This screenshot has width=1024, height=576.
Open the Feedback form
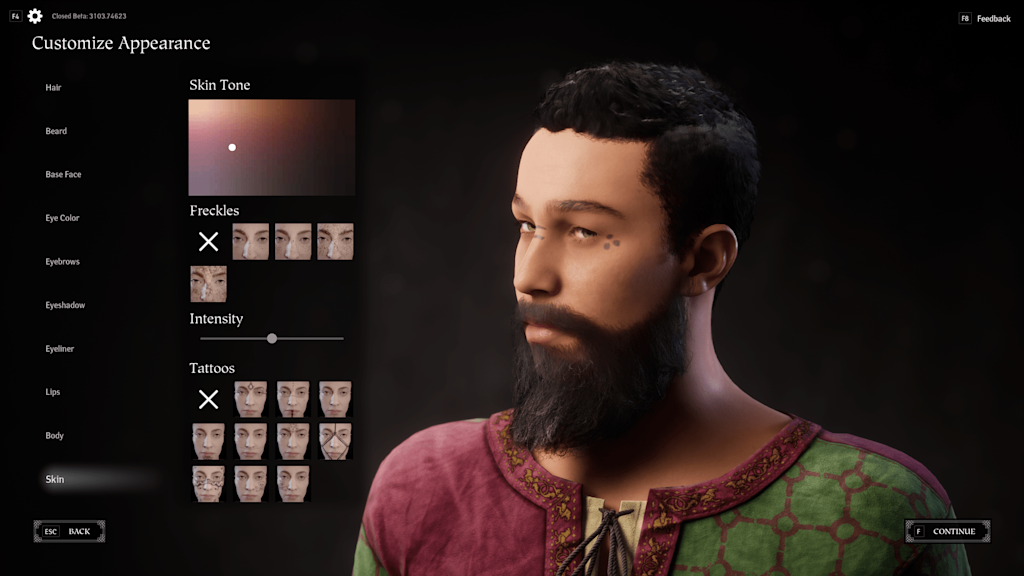pos(985,19)
